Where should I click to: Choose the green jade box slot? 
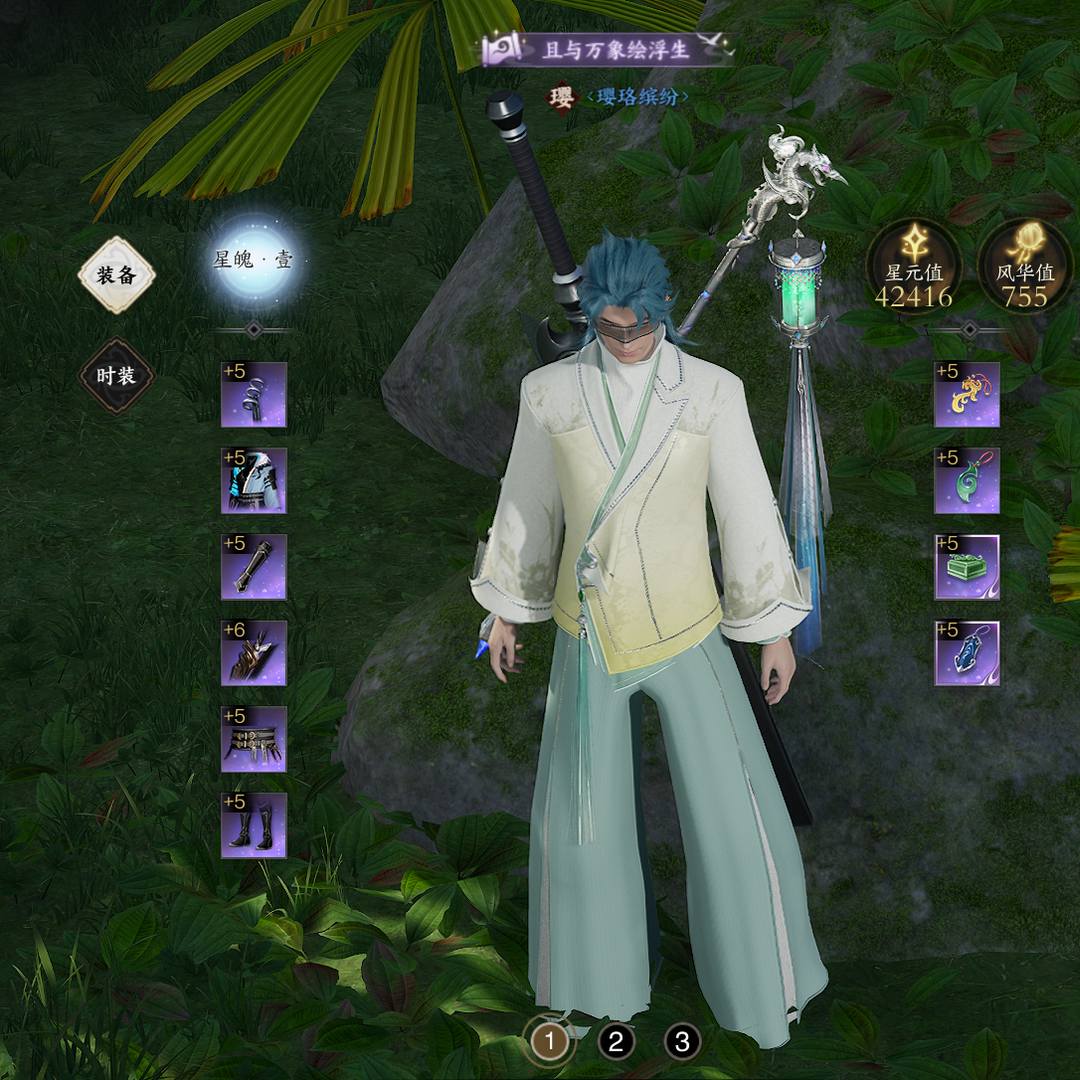coord(967,567)
